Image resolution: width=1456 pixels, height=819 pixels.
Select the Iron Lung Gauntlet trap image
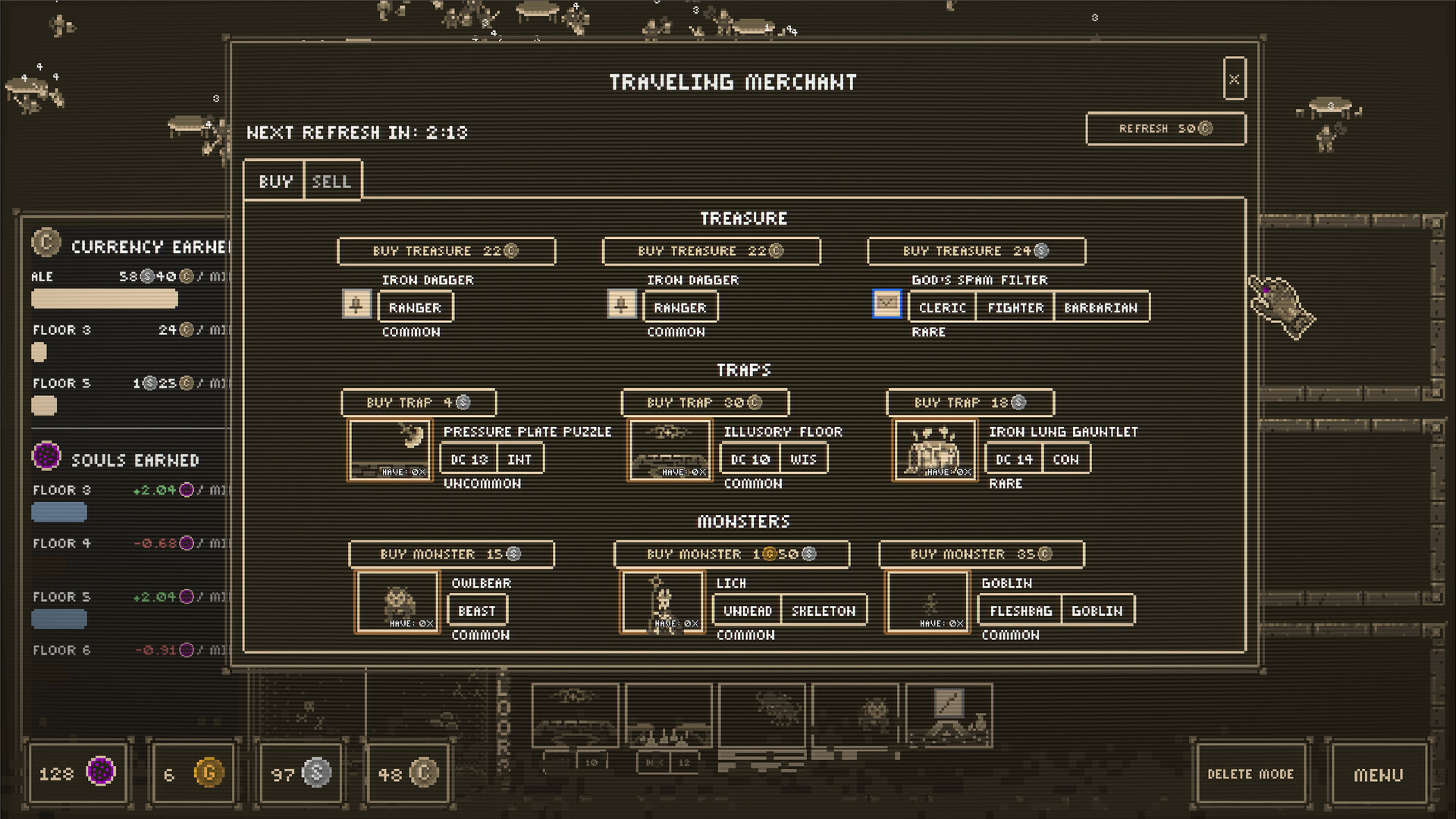pos(934,450)
